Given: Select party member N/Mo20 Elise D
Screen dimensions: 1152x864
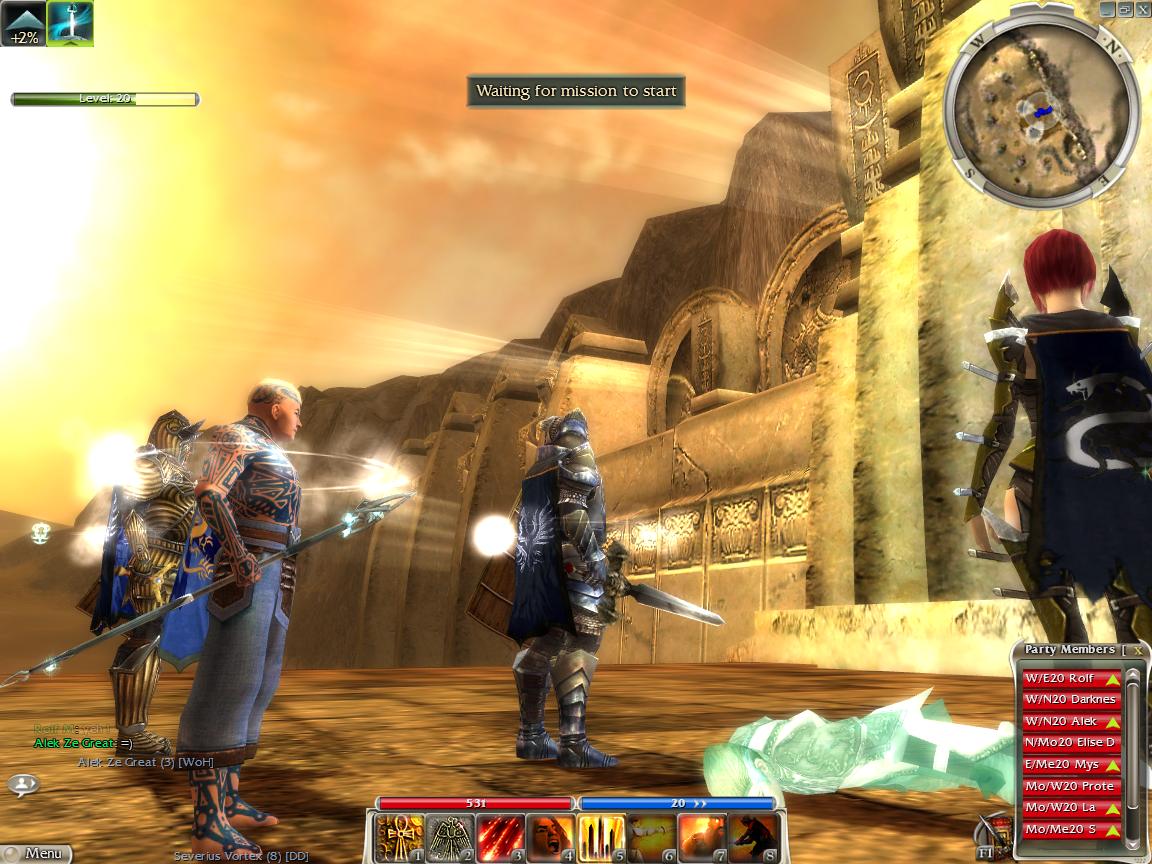Looking at the screenshot, I should pos(1070,743).
